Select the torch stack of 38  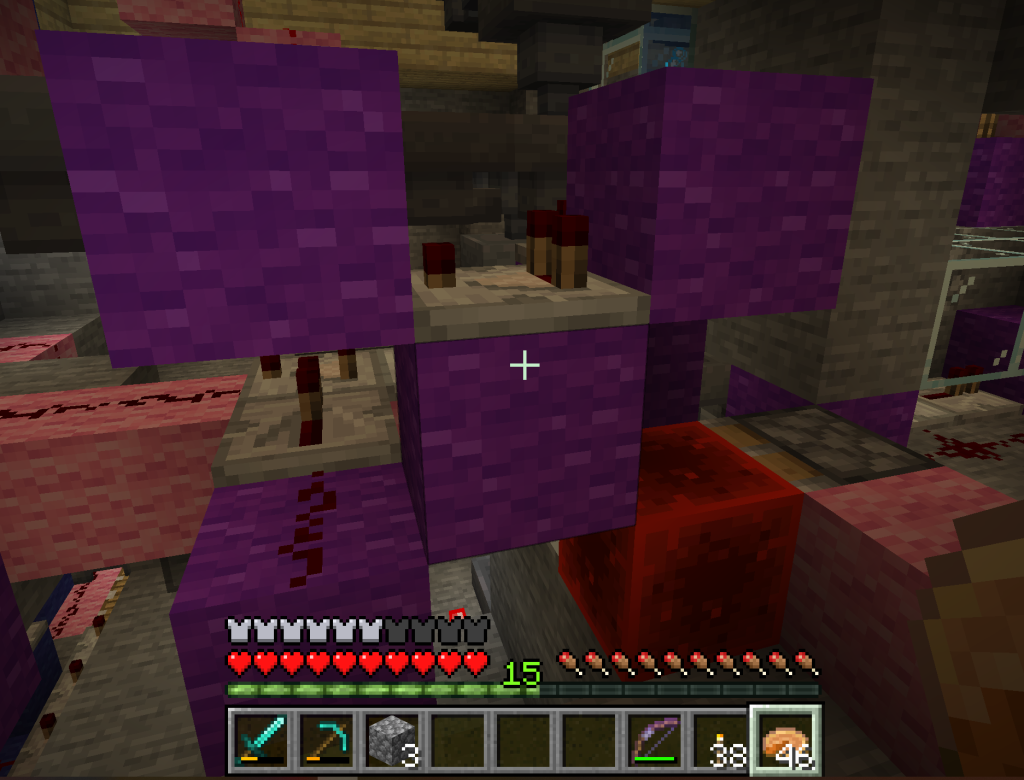[x=721, y=743]
